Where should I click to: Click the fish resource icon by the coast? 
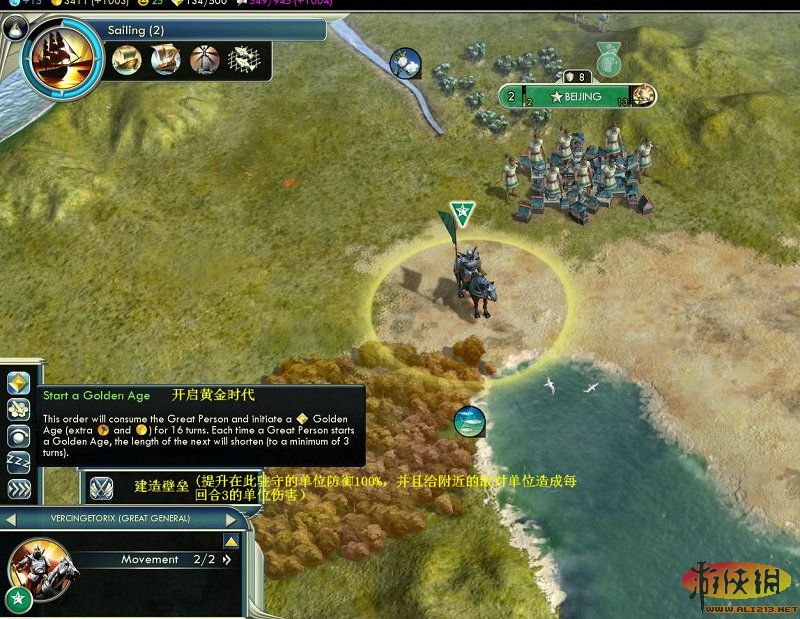[470, 421]
